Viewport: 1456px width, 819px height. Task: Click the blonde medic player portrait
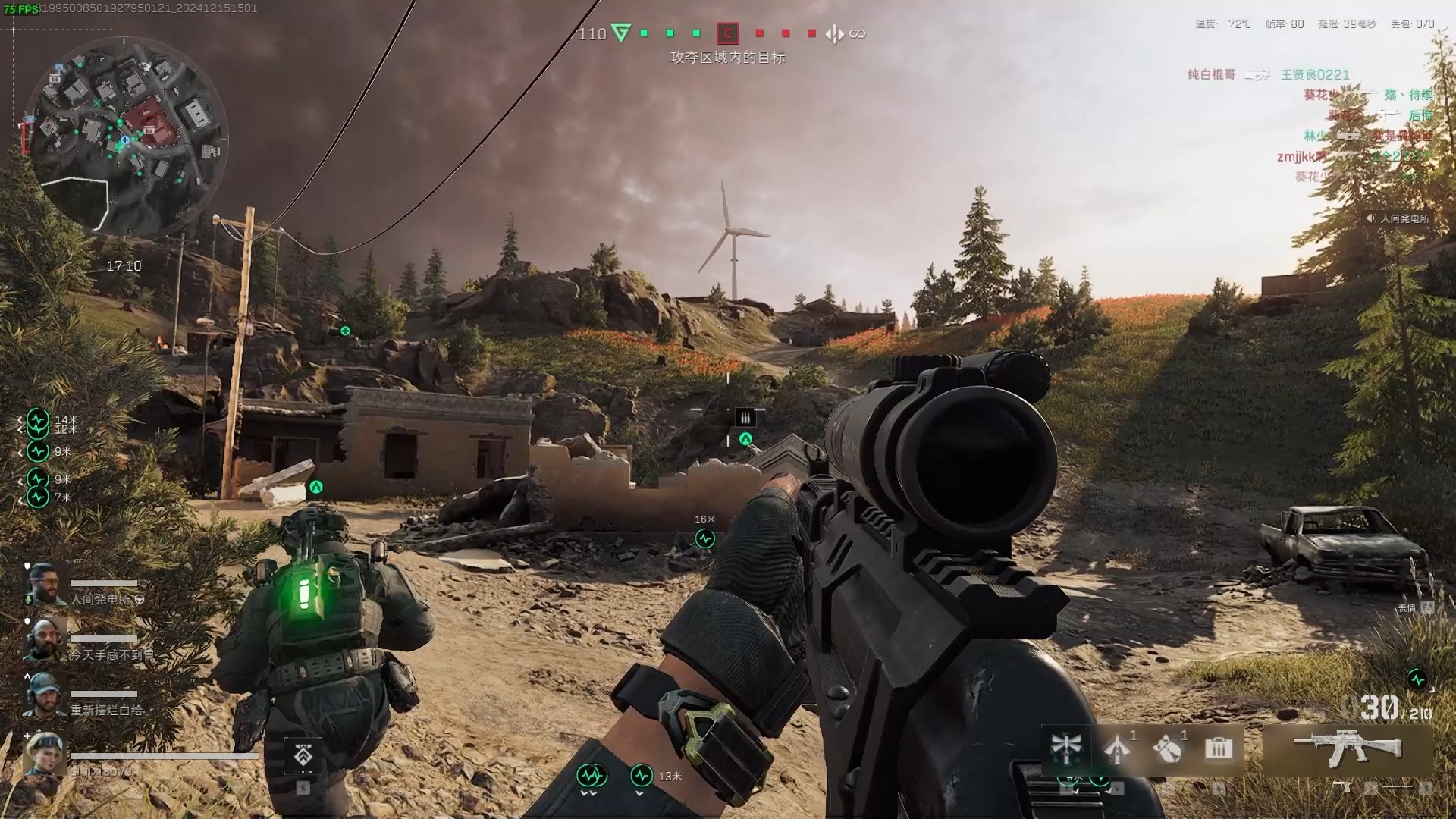(44, 755)
